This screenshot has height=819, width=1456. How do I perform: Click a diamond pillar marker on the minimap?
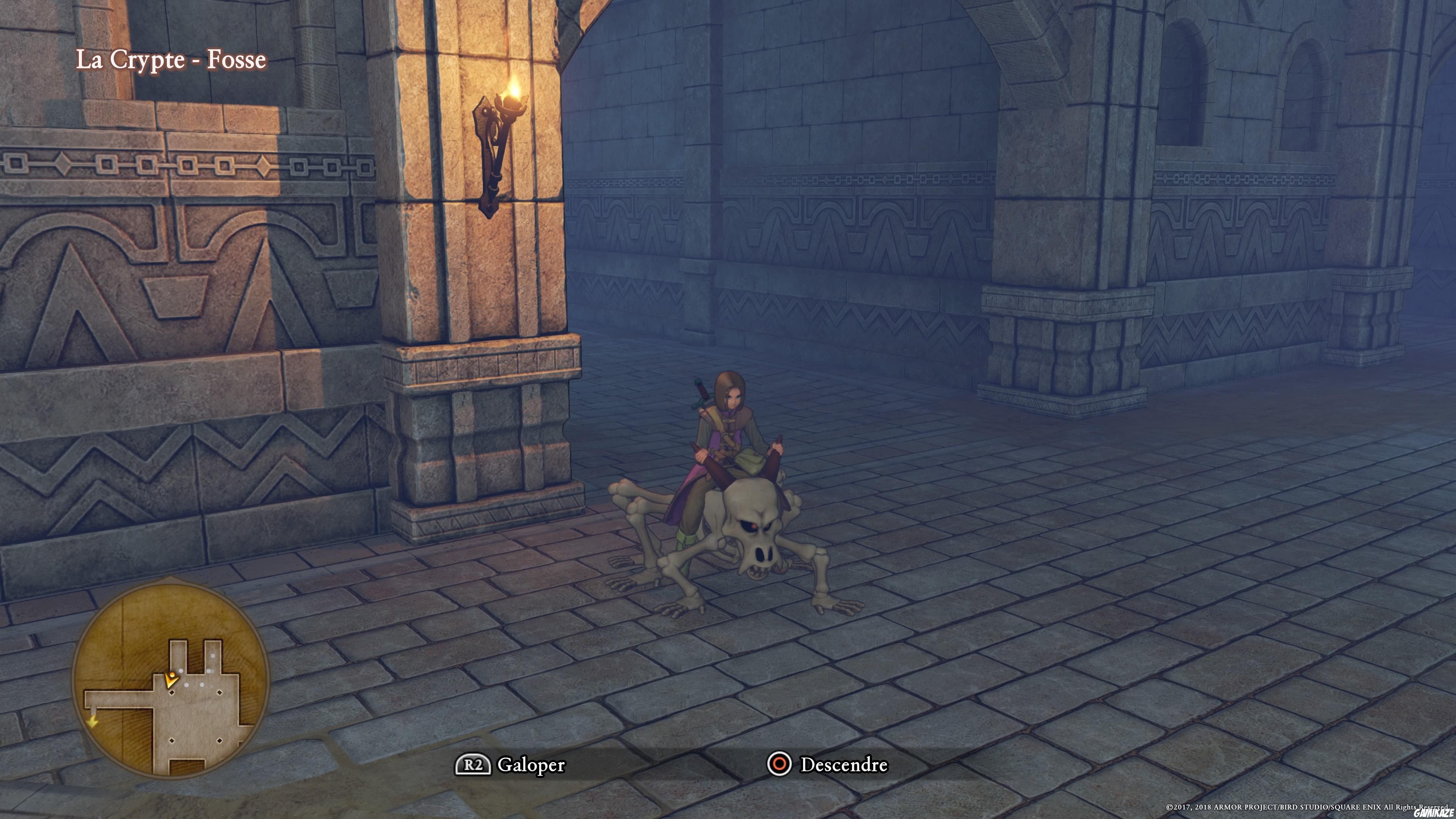coord(172,693)
